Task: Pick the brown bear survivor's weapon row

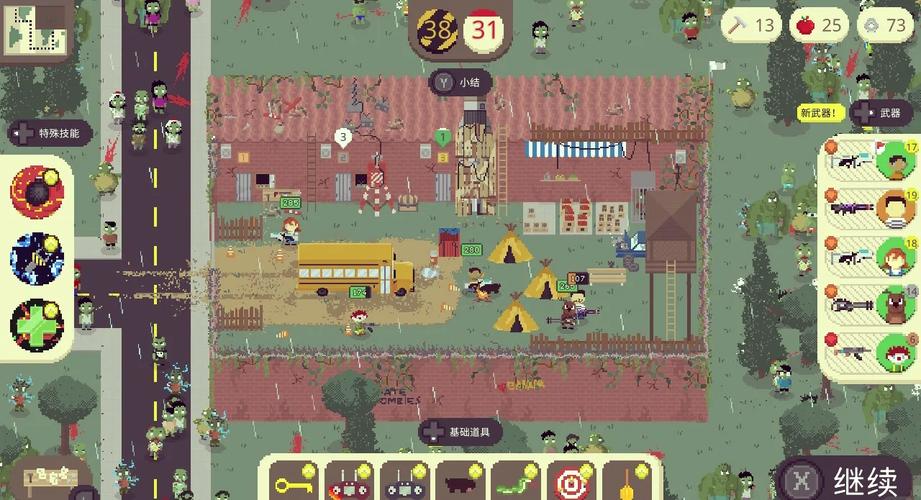Action: 871,304
